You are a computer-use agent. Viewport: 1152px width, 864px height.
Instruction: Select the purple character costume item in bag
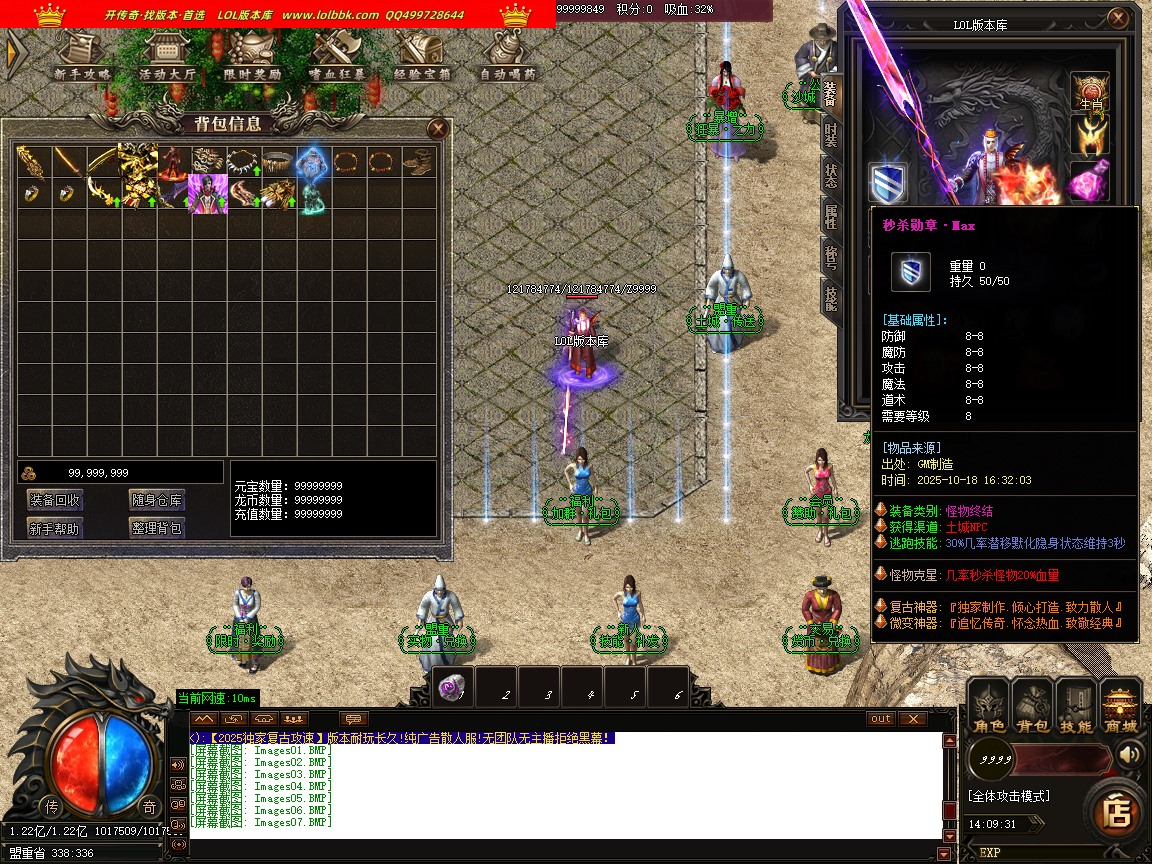207,194
